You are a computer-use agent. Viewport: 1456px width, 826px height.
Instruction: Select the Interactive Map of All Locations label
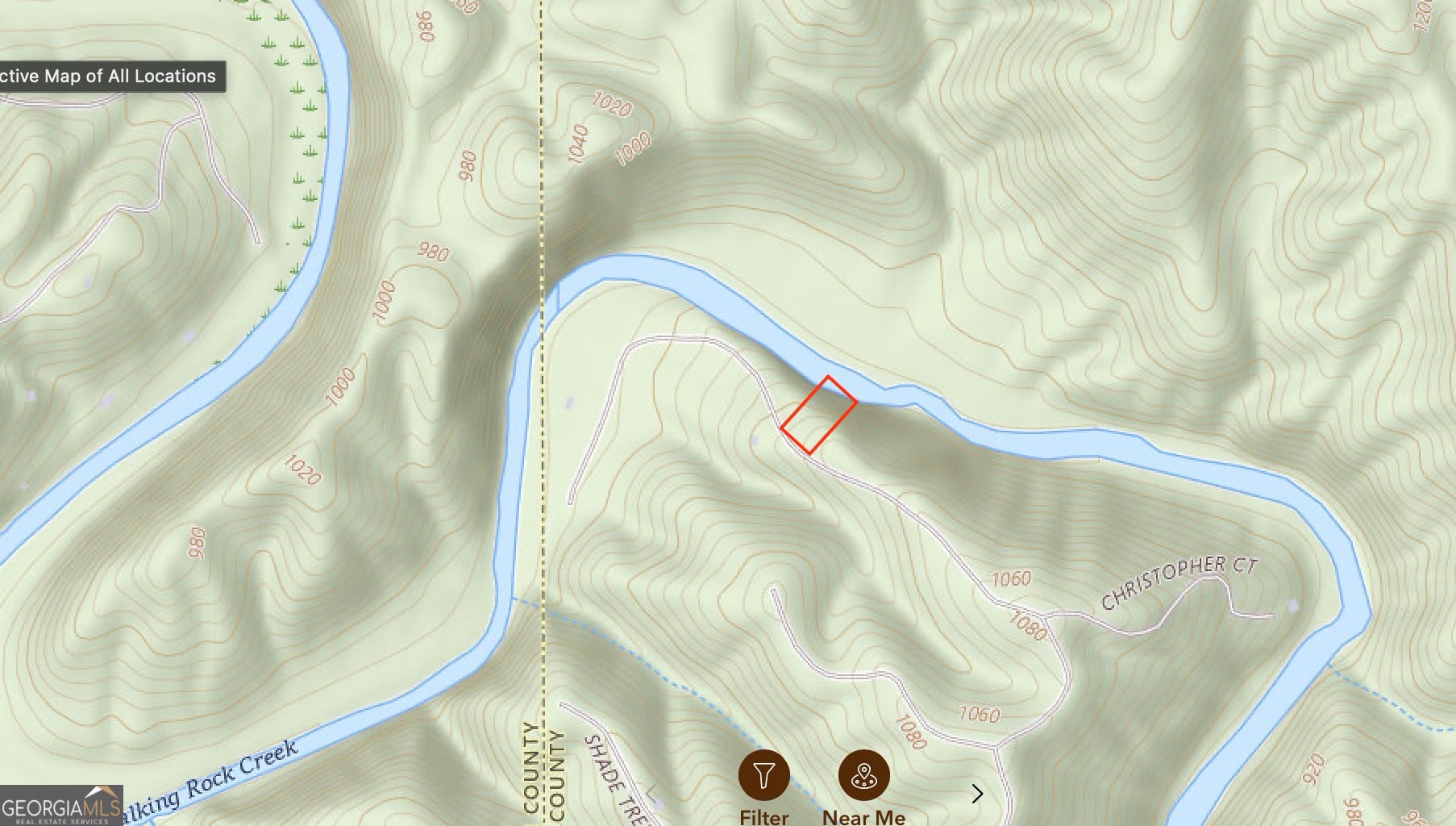[108, 77]
